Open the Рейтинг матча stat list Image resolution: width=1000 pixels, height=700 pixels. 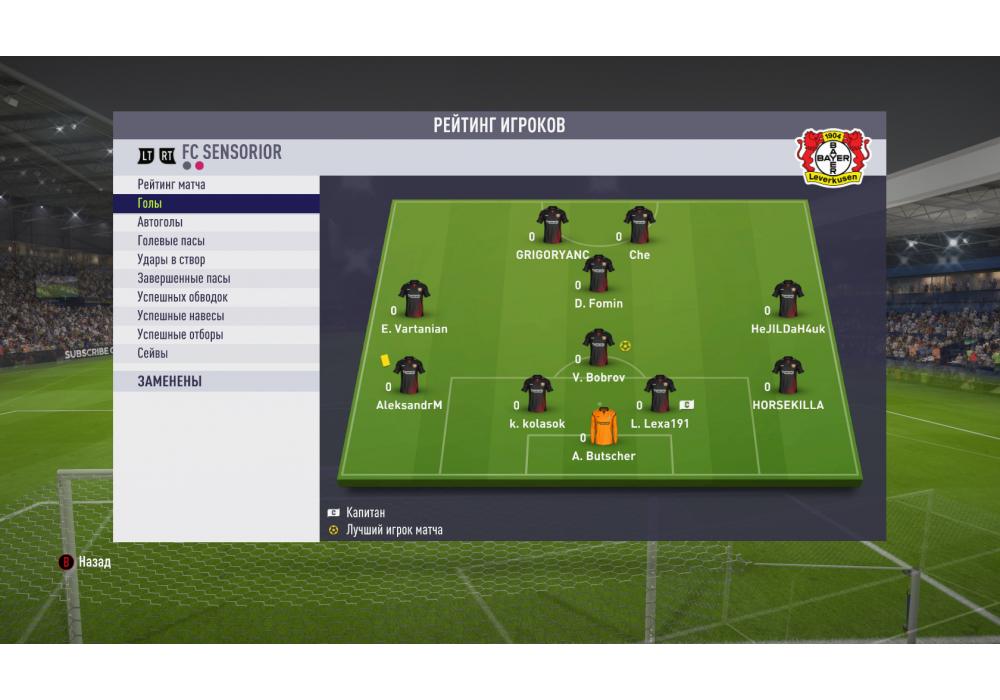click(x=216, y=185)
